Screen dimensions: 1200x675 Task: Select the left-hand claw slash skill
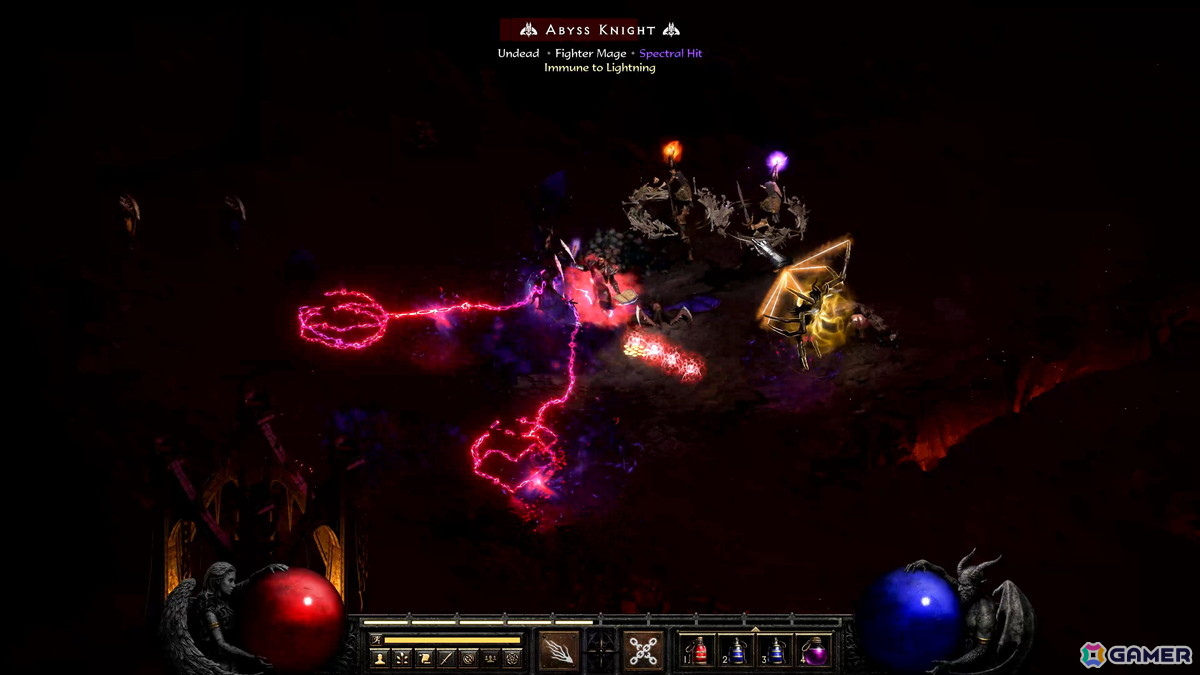559,650
